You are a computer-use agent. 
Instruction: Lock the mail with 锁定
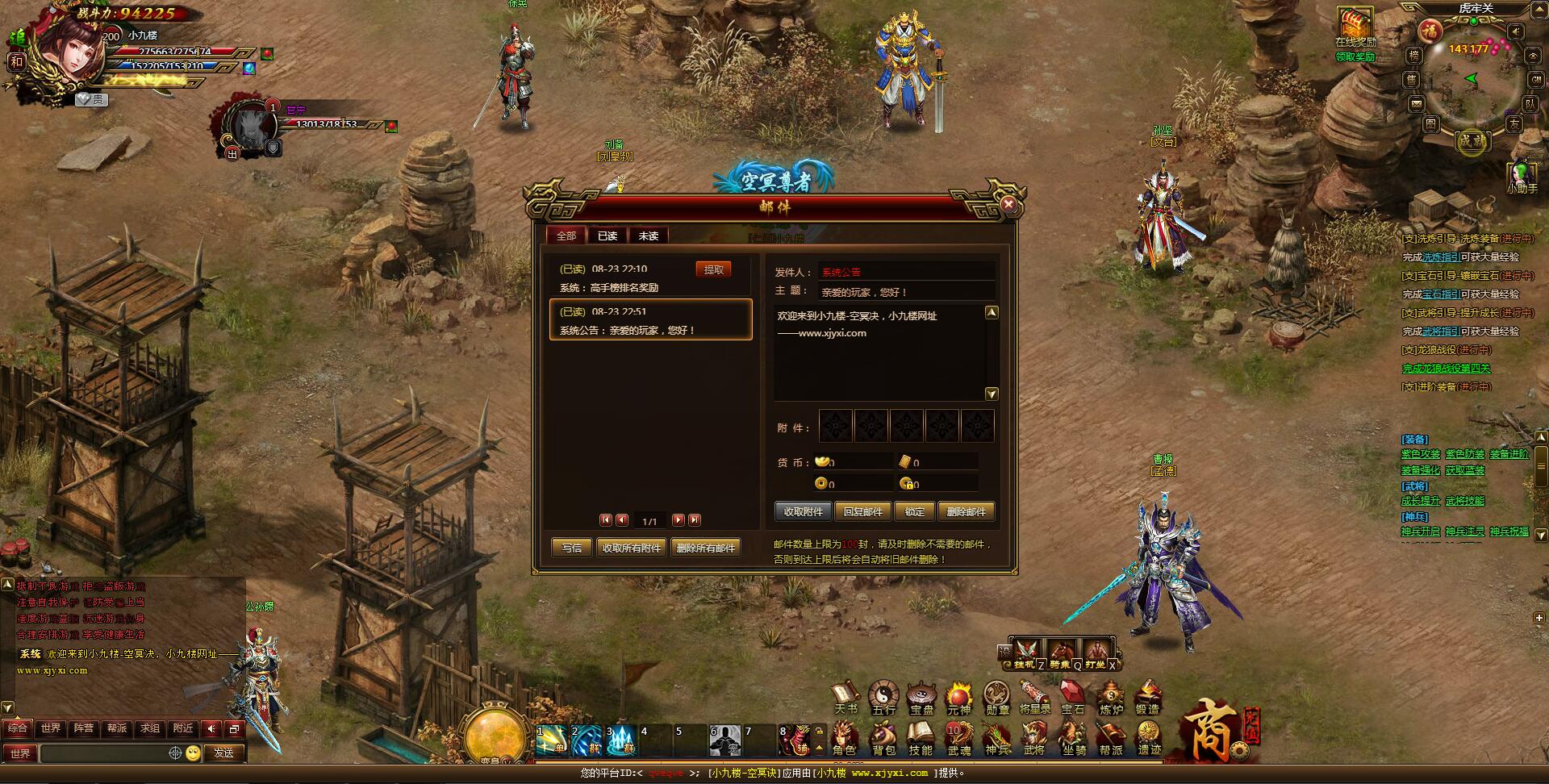pyautogui.click(x=915, y=511)
